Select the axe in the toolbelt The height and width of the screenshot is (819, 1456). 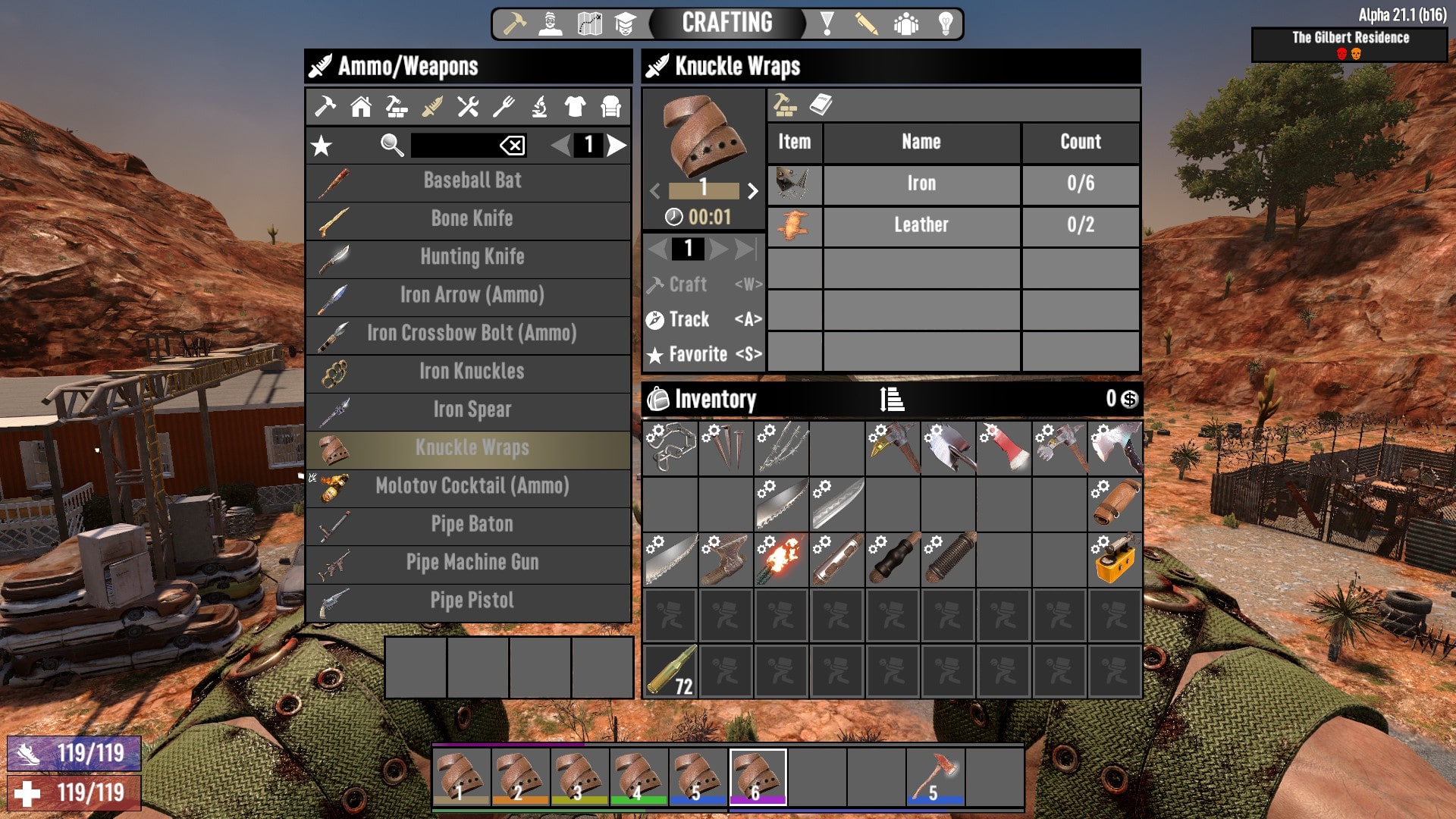pyautogui.click(x=936, y=777)
